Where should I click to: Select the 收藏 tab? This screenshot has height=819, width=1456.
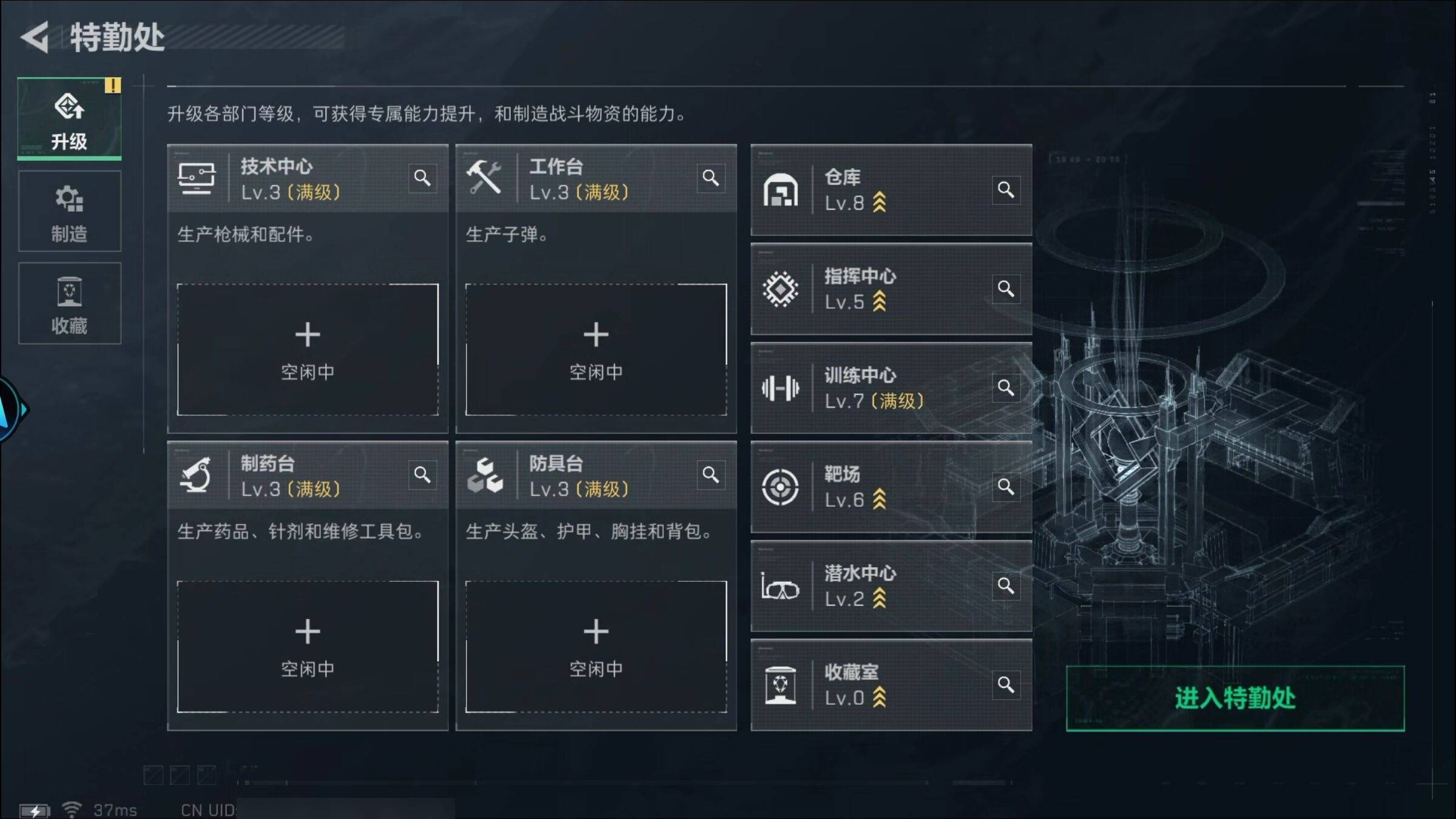(x=69, y=304)
